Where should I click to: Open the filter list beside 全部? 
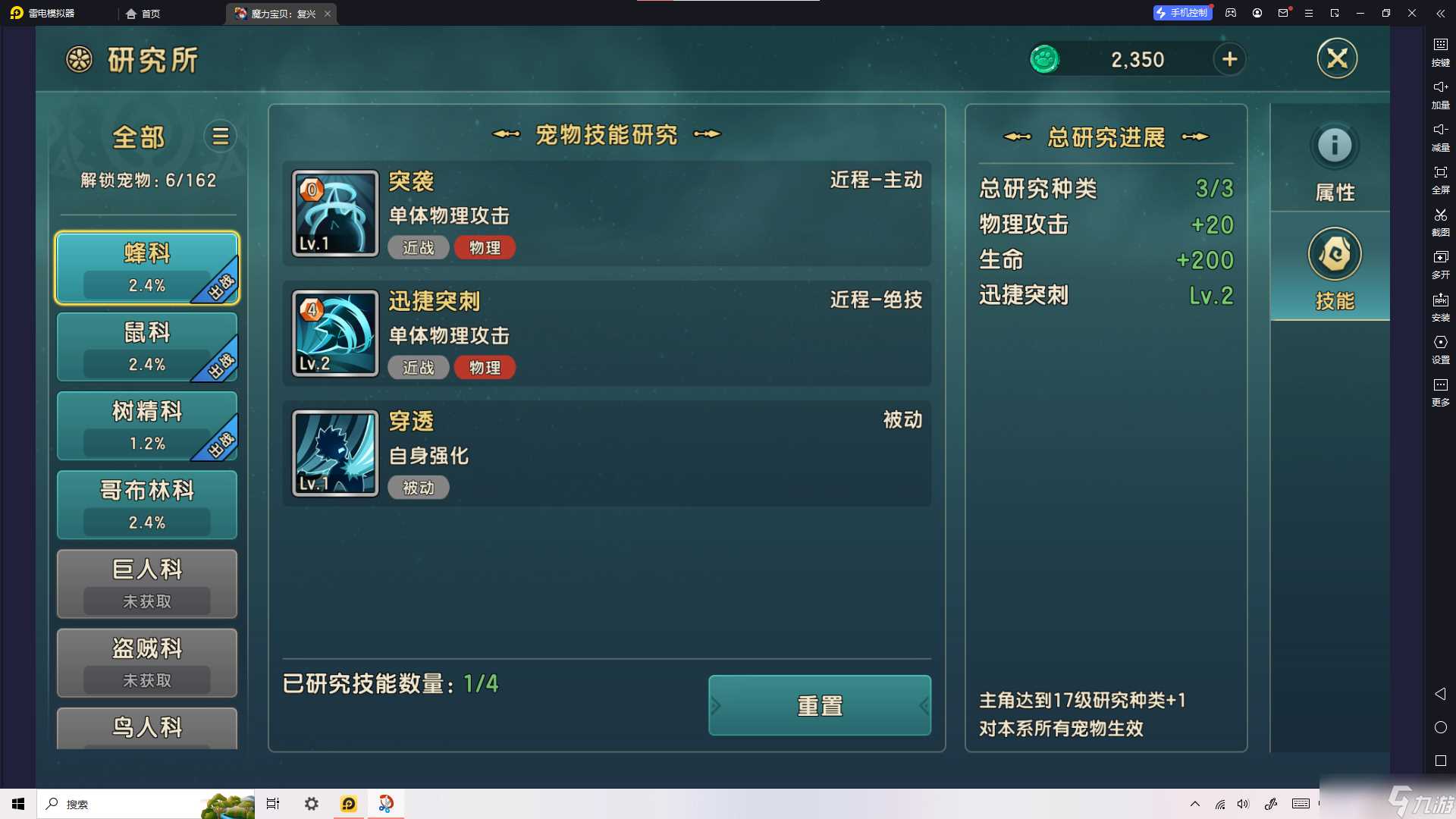(x=220, y=136)
